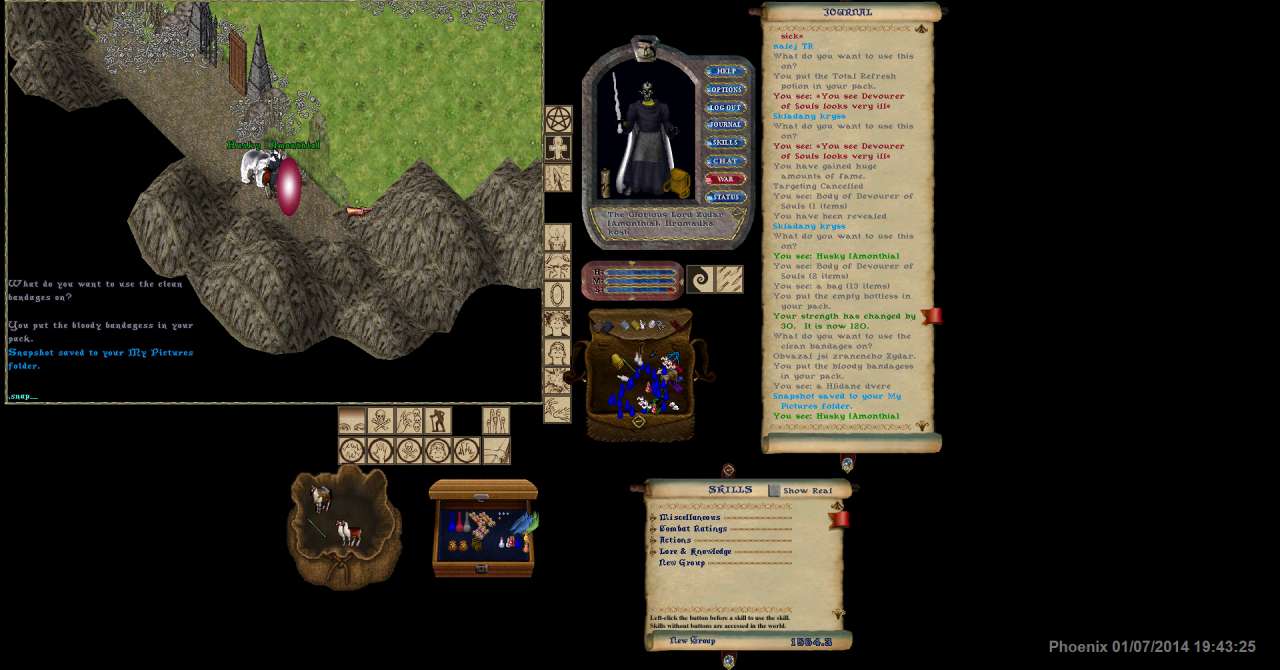
Task: Show the character Status window
Action: pos(725,197)
